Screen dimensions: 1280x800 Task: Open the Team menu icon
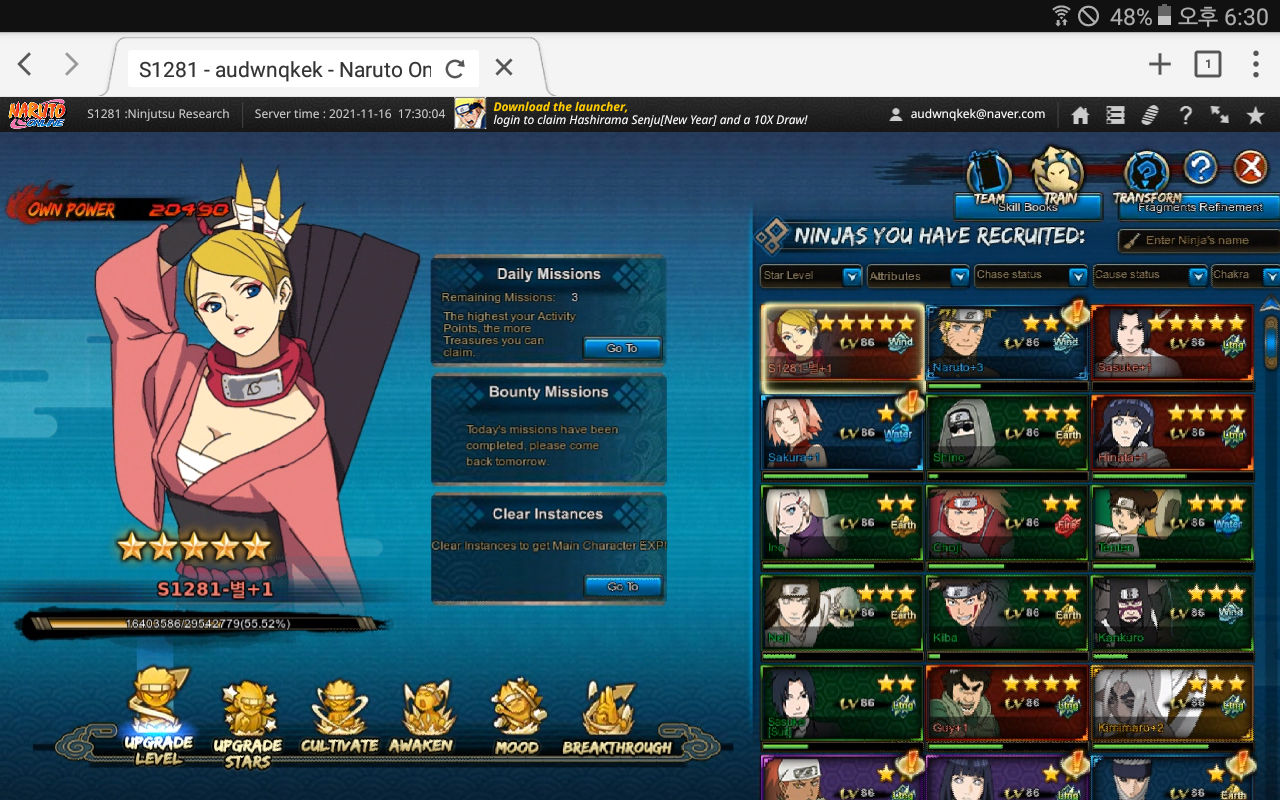click(x=989, y=177)
